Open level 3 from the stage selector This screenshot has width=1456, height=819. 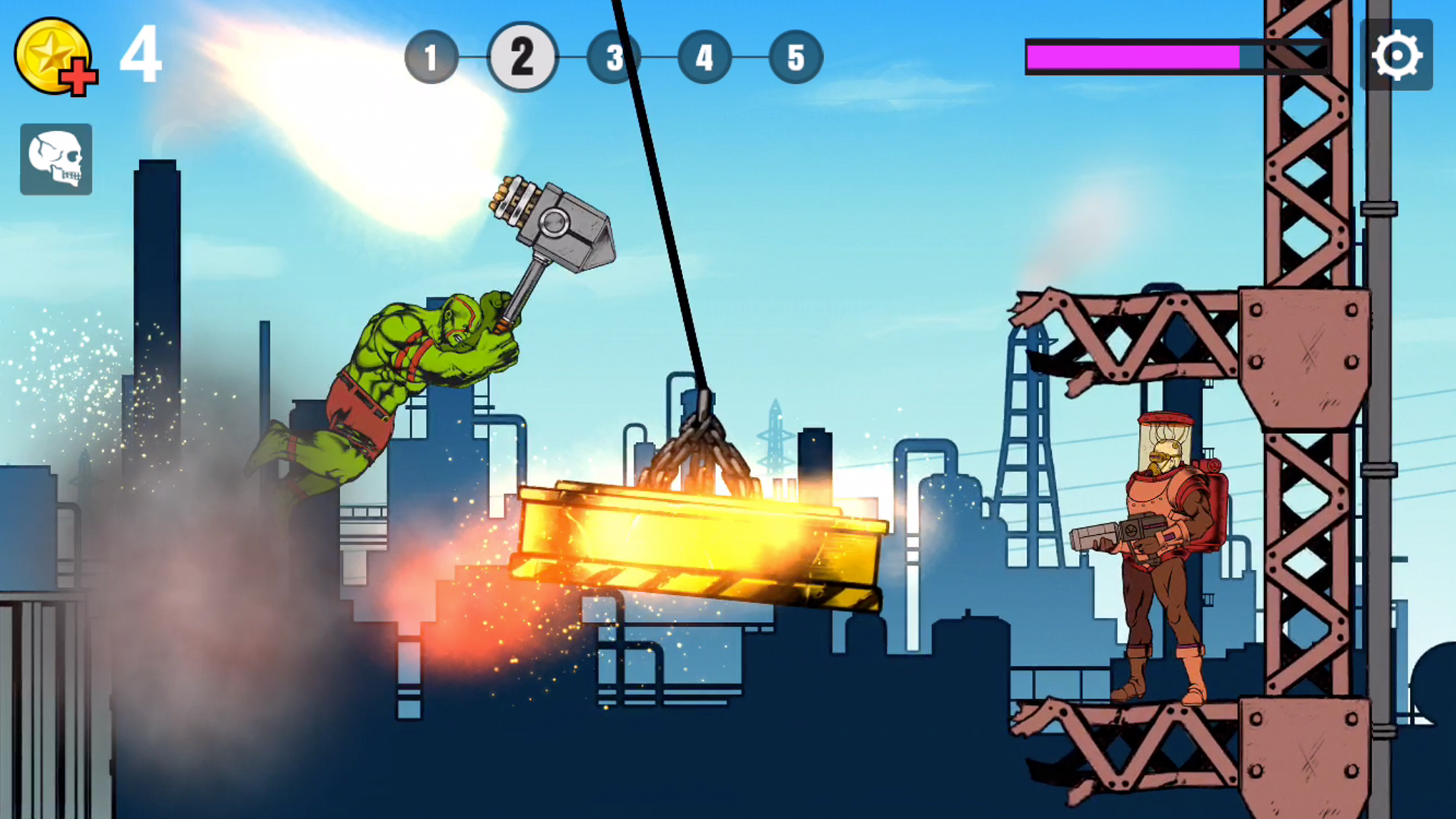tap(614, 58)
